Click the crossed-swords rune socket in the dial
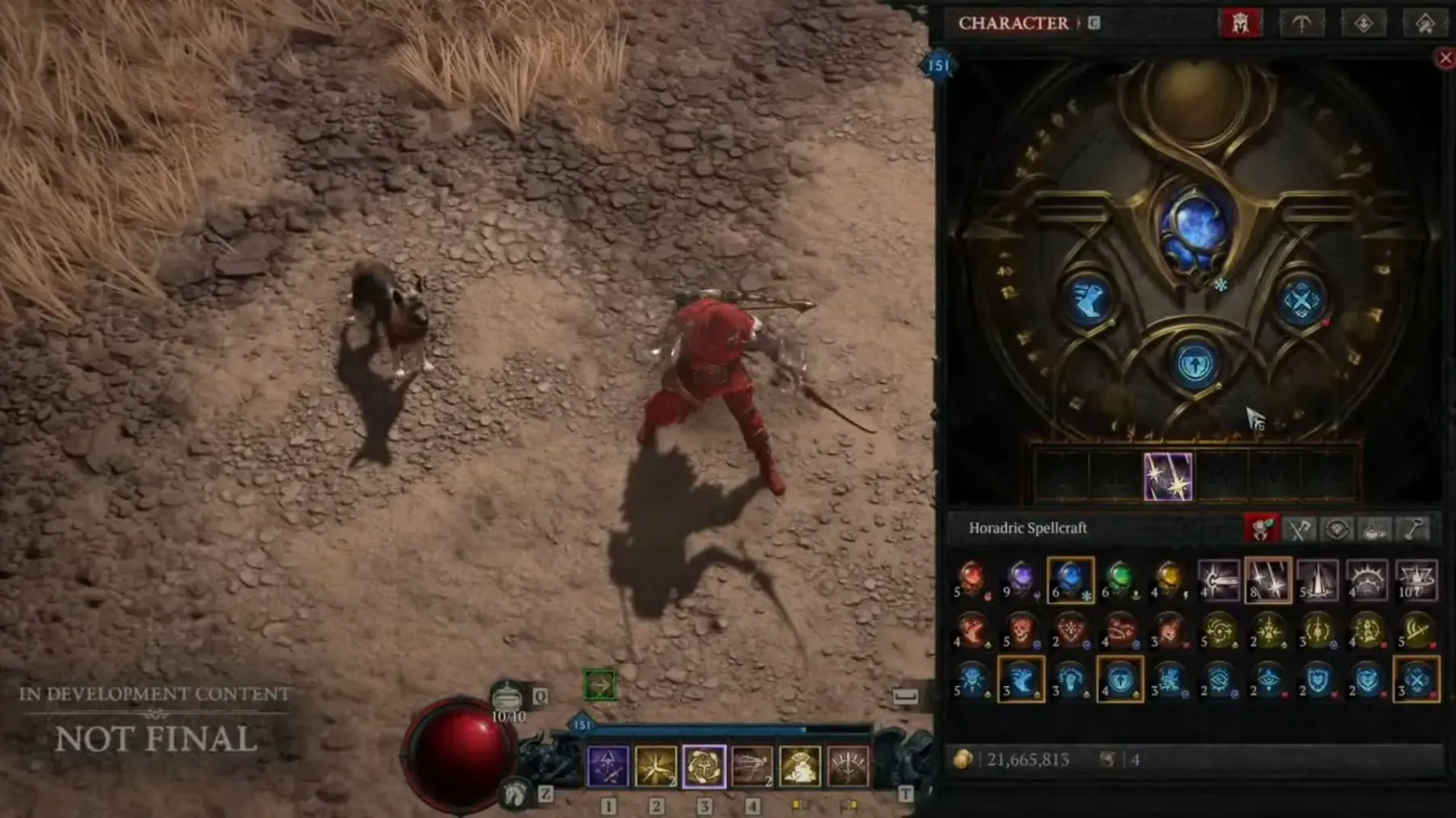 [1301, 302]
